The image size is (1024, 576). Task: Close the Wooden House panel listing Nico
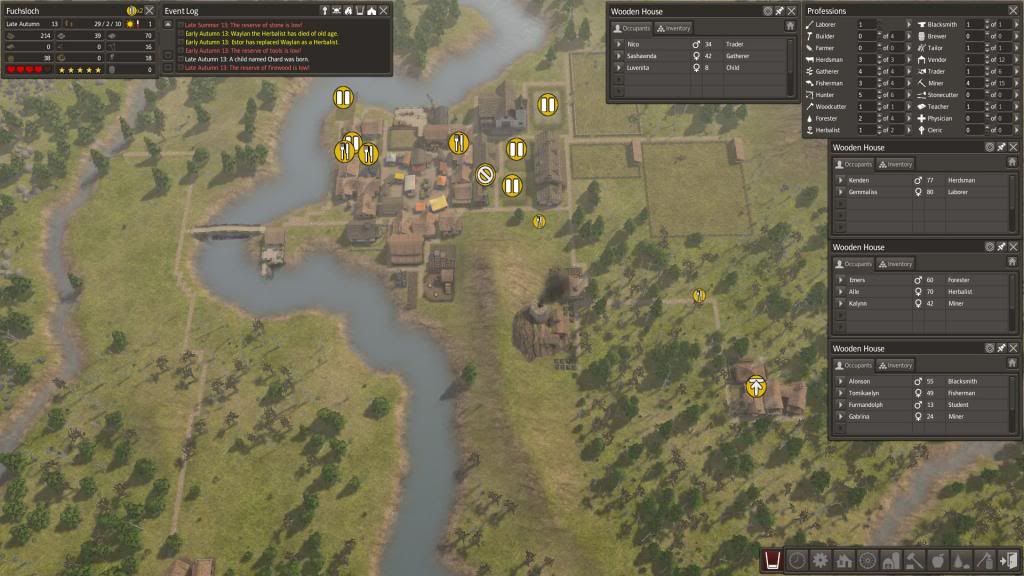click(792, 11)
